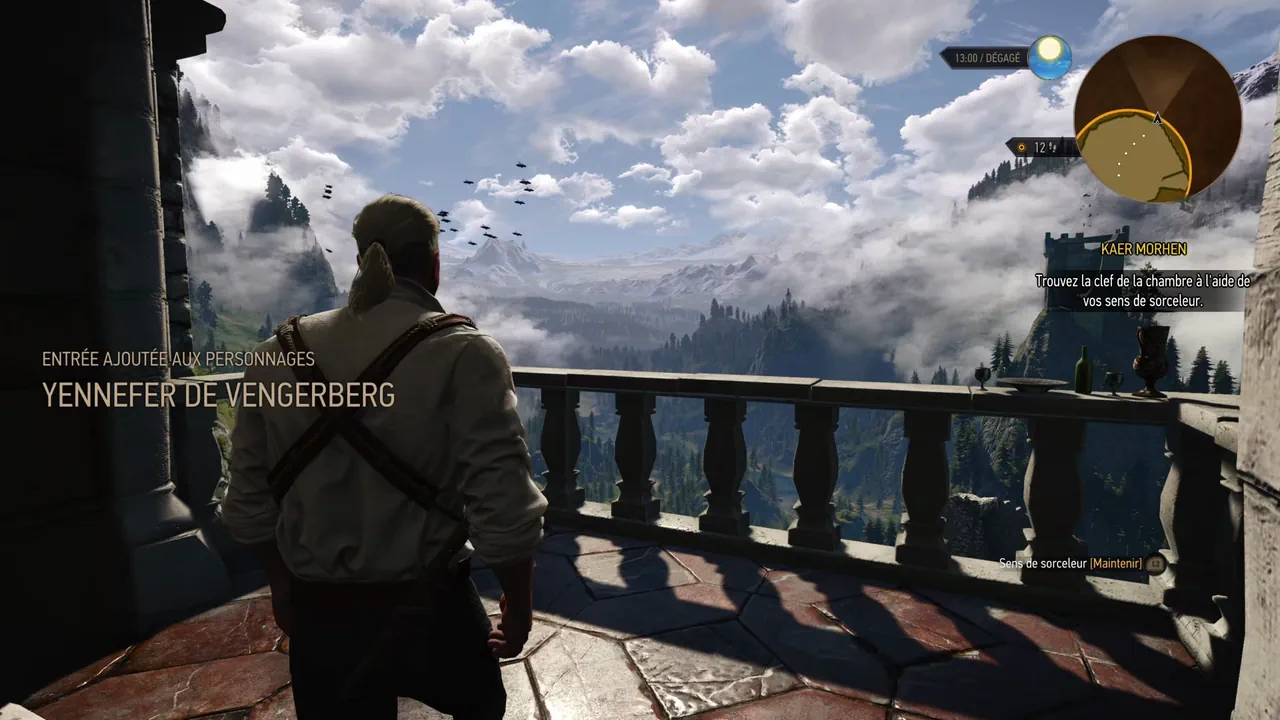The height and width of the screenshot is (720, 1280).
Task: Click the circular minimap
Action: (x=1157, y=119)
